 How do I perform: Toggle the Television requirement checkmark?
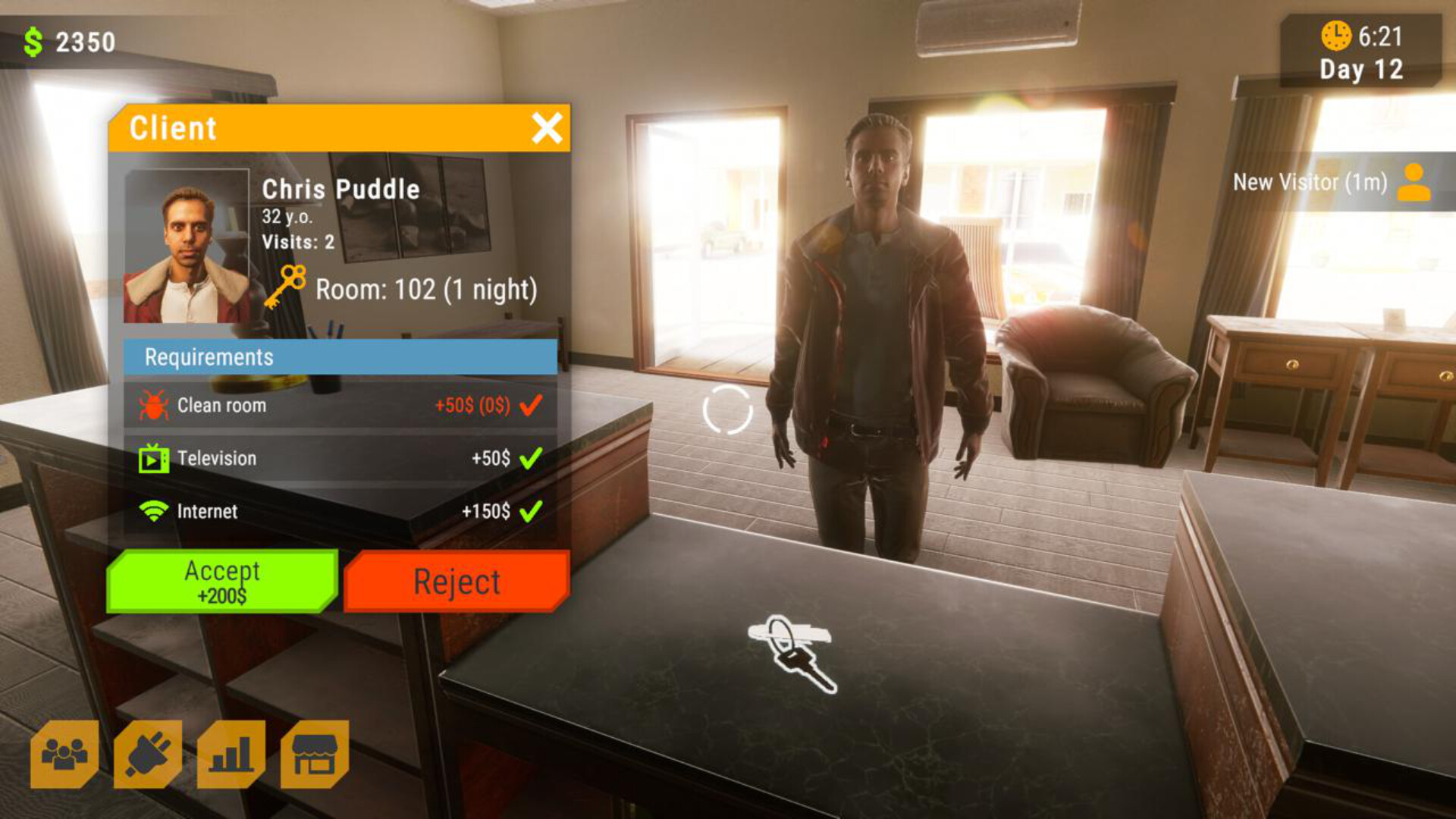(531, 458)
